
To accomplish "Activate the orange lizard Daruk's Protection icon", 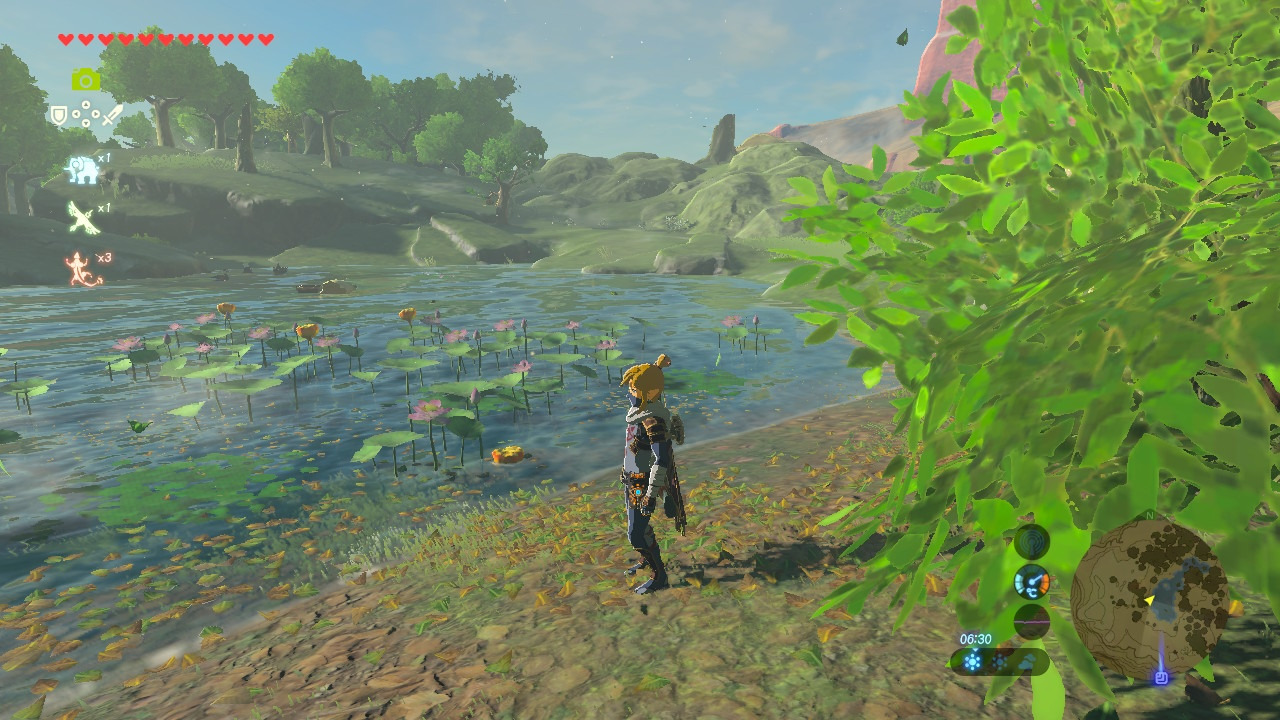I will click(x=84, y=269).
